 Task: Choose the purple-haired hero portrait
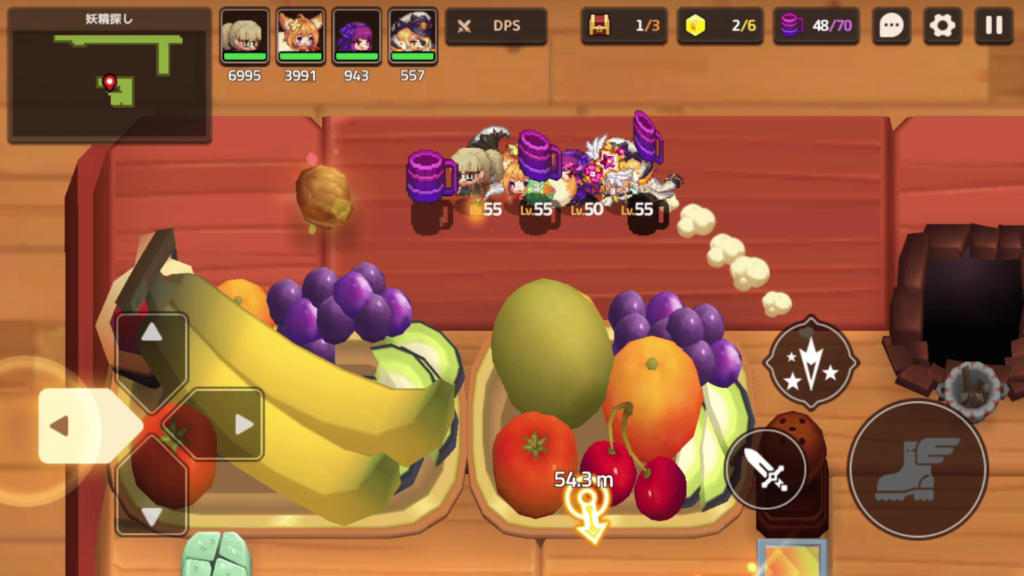(x=357, y=37)
